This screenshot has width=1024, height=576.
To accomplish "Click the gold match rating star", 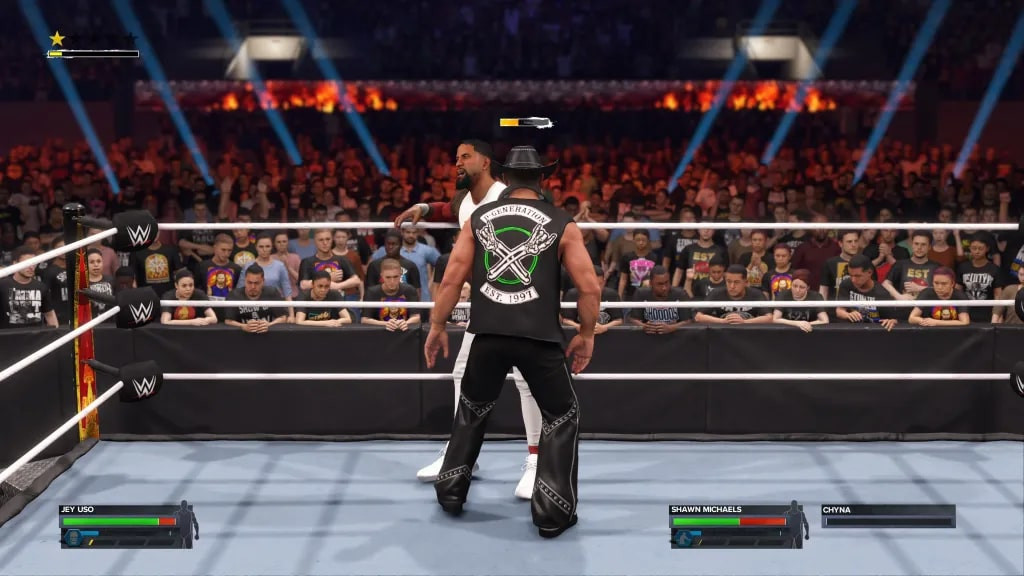I will (57, 39).
